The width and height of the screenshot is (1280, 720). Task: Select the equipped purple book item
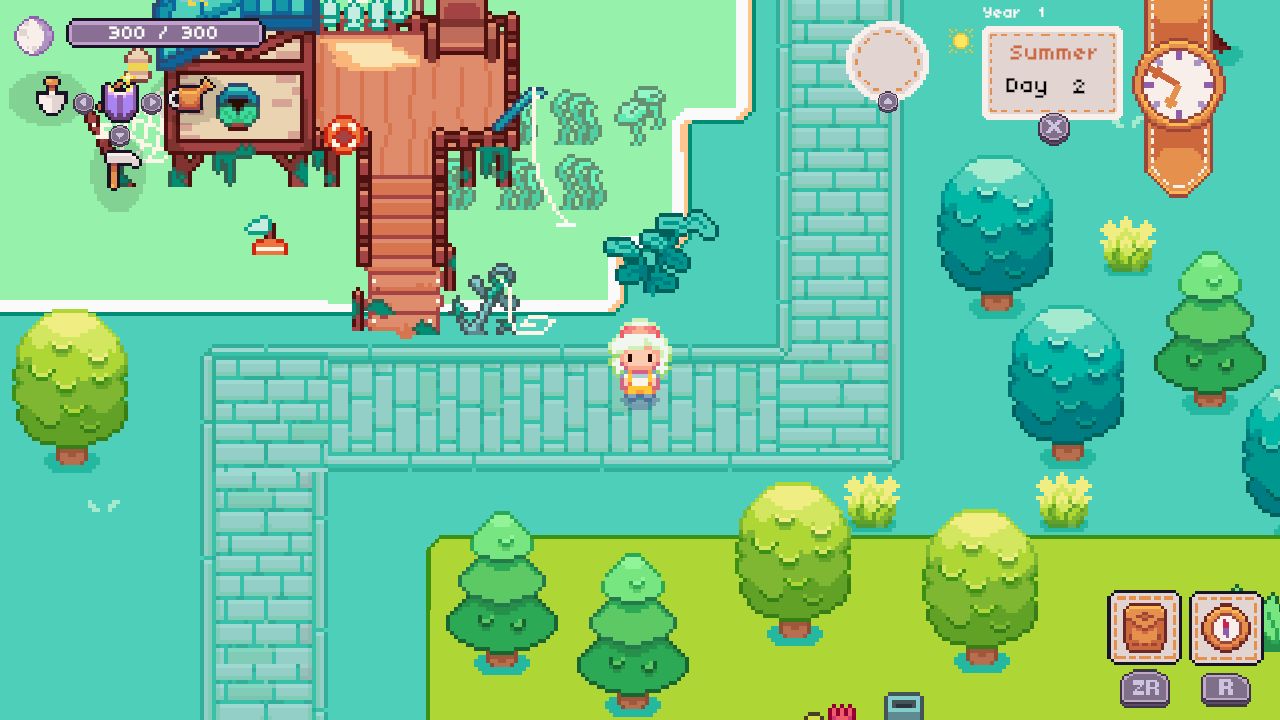(x=120, y=101)
